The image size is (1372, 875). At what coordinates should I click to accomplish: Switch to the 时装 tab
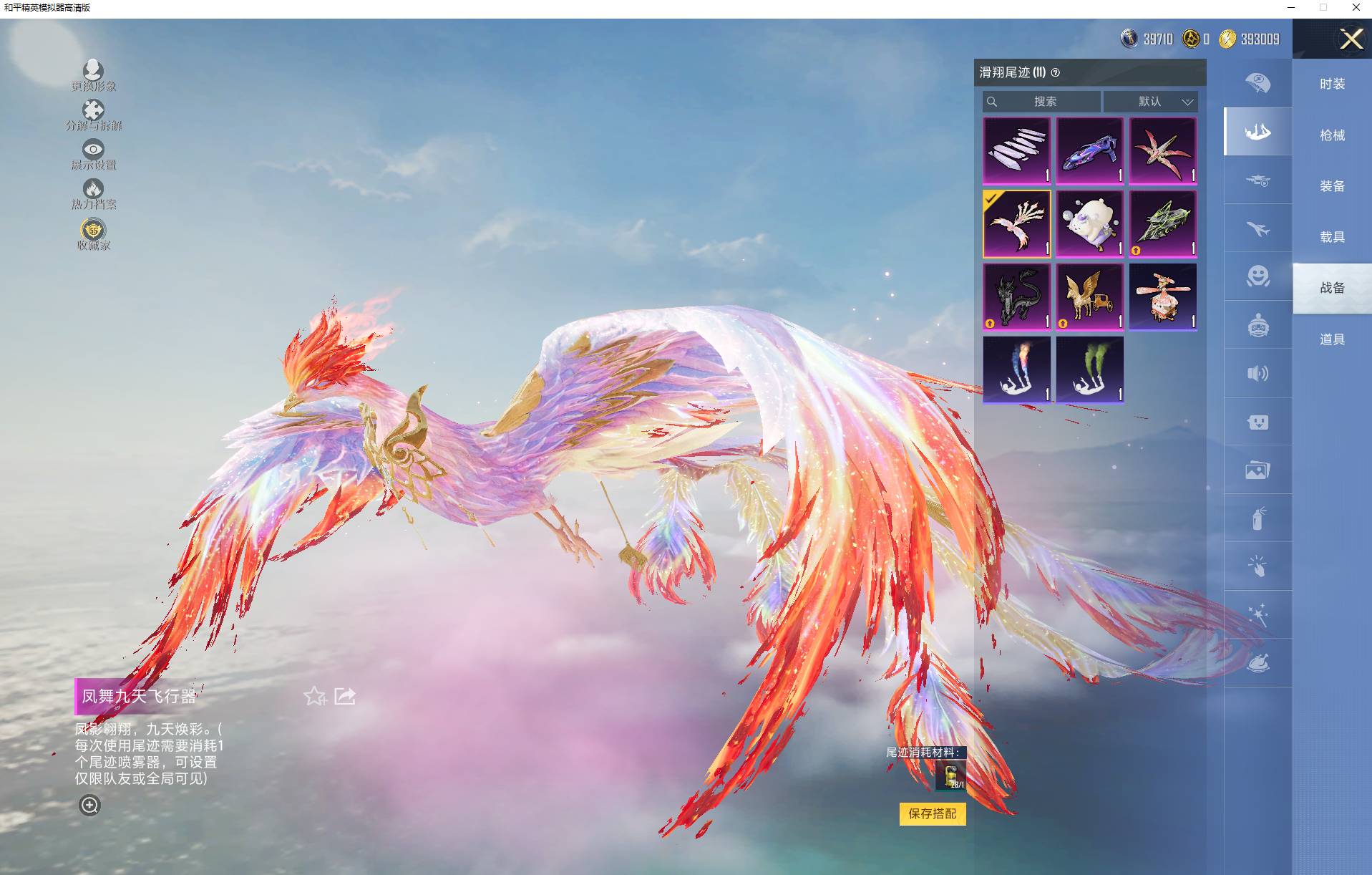click(x=1332, y=84)
